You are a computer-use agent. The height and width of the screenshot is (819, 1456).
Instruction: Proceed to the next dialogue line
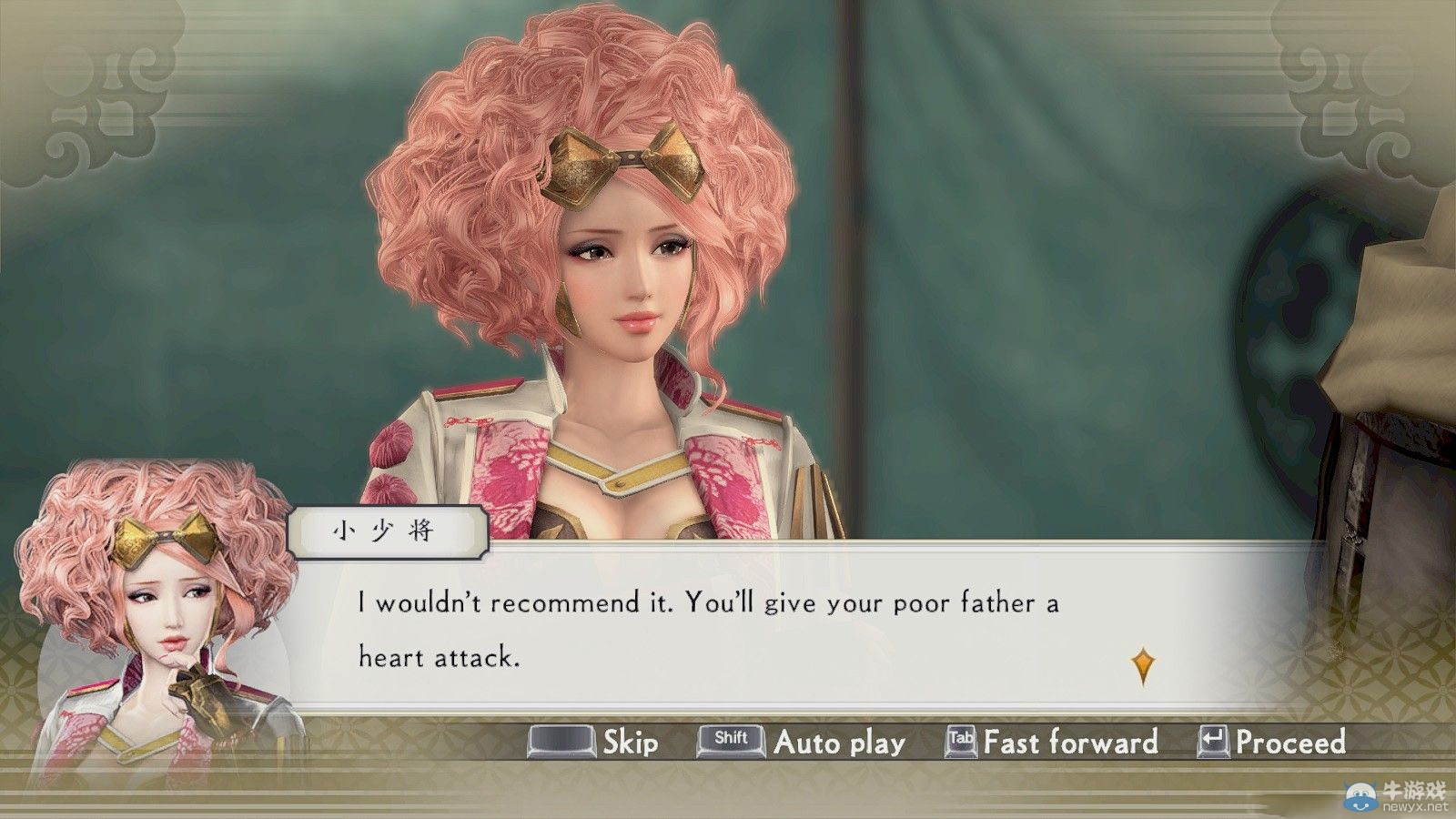(x=1272, y=742)
